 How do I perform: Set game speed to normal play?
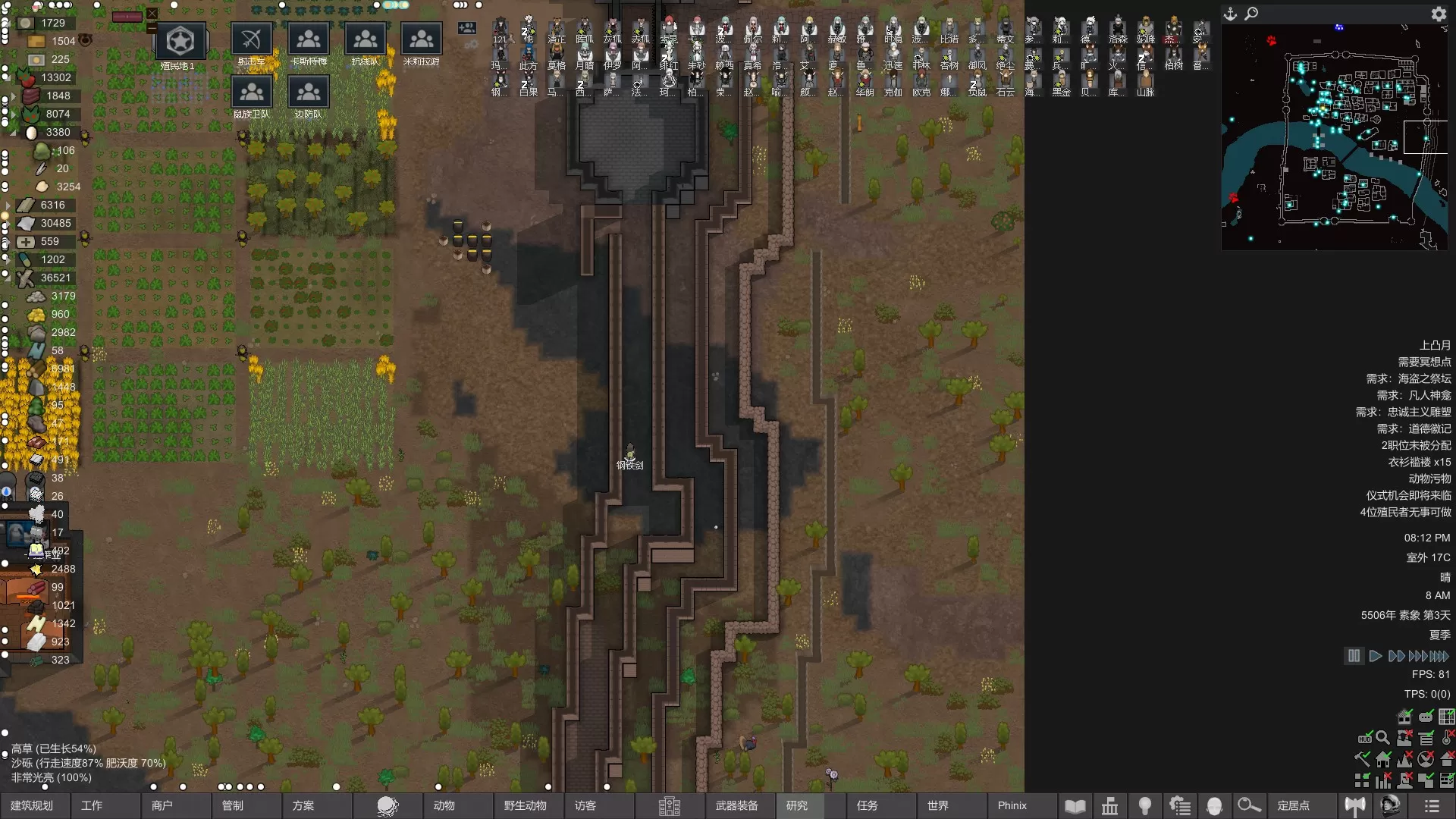1376,656
